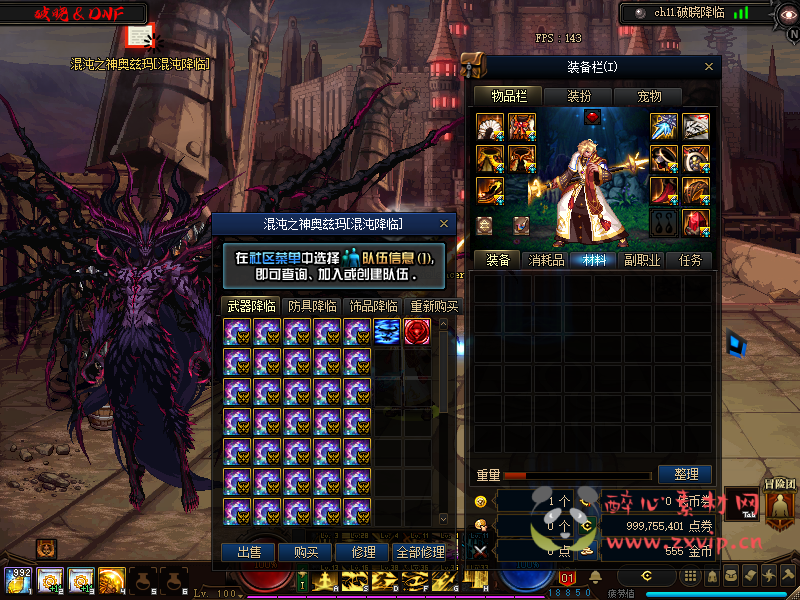
Task: Open the 重新购买 buyback tab
Action: (433, 306)
